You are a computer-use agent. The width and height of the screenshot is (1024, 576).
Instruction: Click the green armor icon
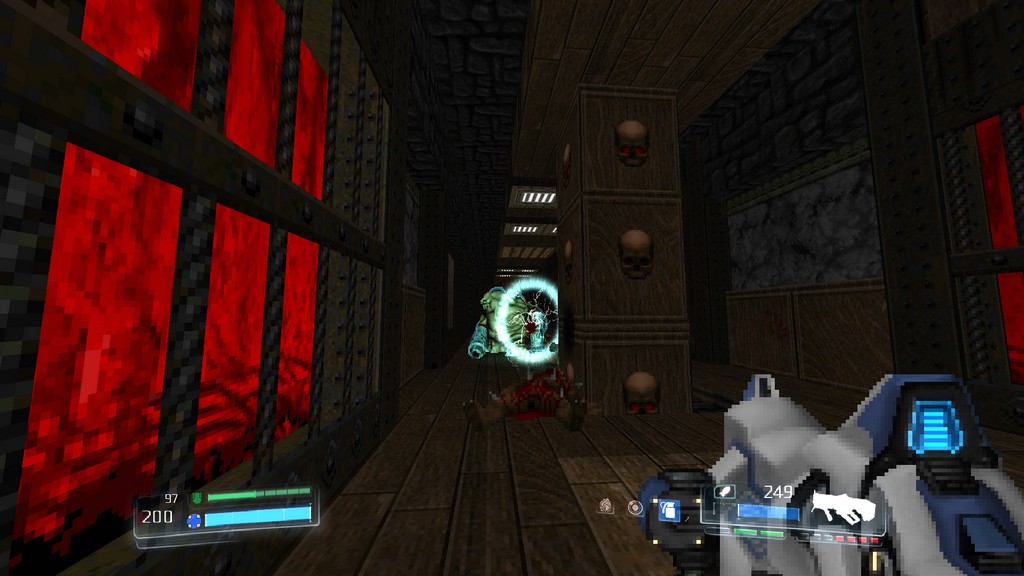[197, 497]
